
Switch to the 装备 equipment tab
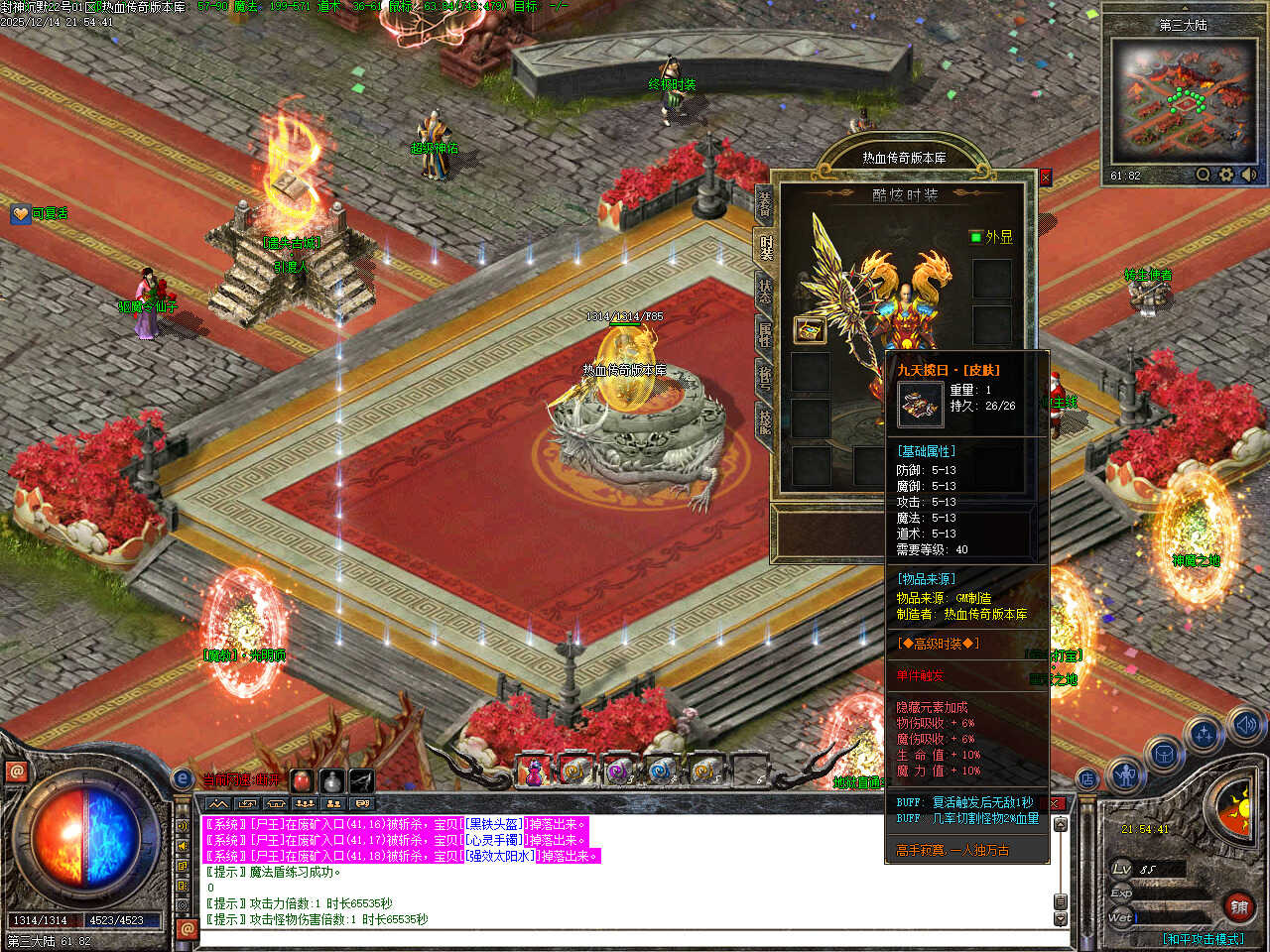point(765,205)
